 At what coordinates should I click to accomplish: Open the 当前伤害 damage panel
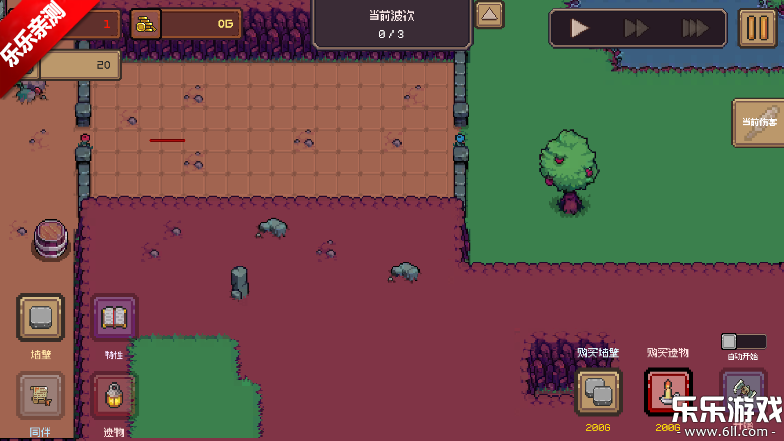[759, 122]
